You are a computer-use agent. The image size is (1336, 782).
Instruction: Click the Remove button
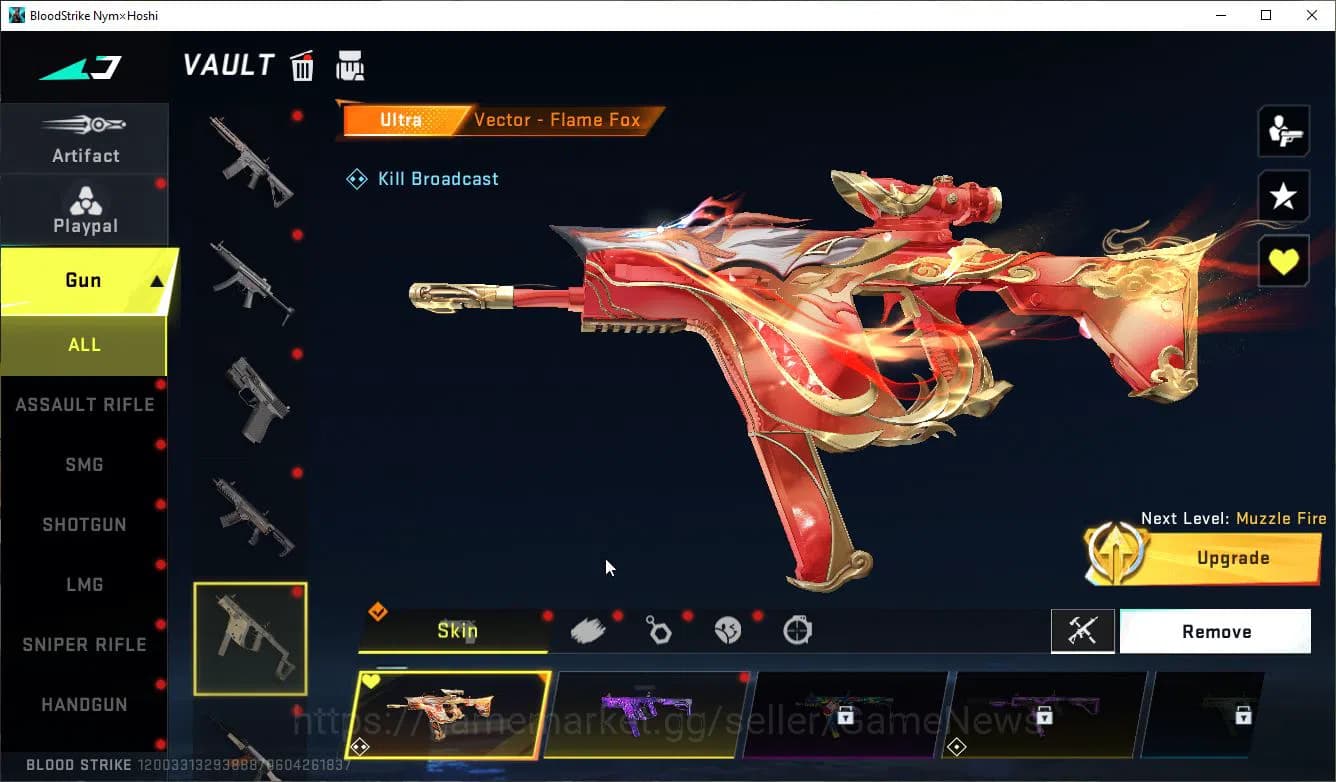pos(1215,631)
